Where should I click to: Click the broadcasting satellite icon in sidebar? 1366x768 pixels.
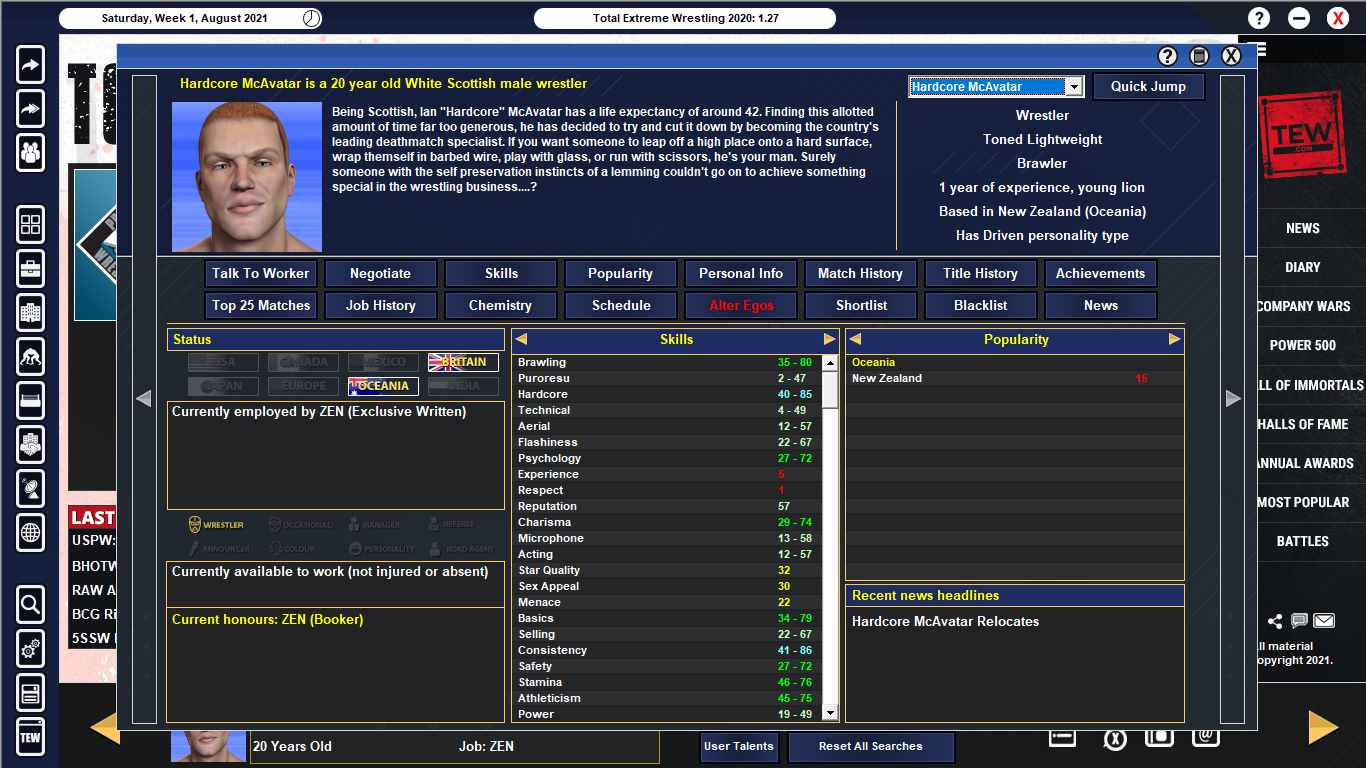click(30, 489)
